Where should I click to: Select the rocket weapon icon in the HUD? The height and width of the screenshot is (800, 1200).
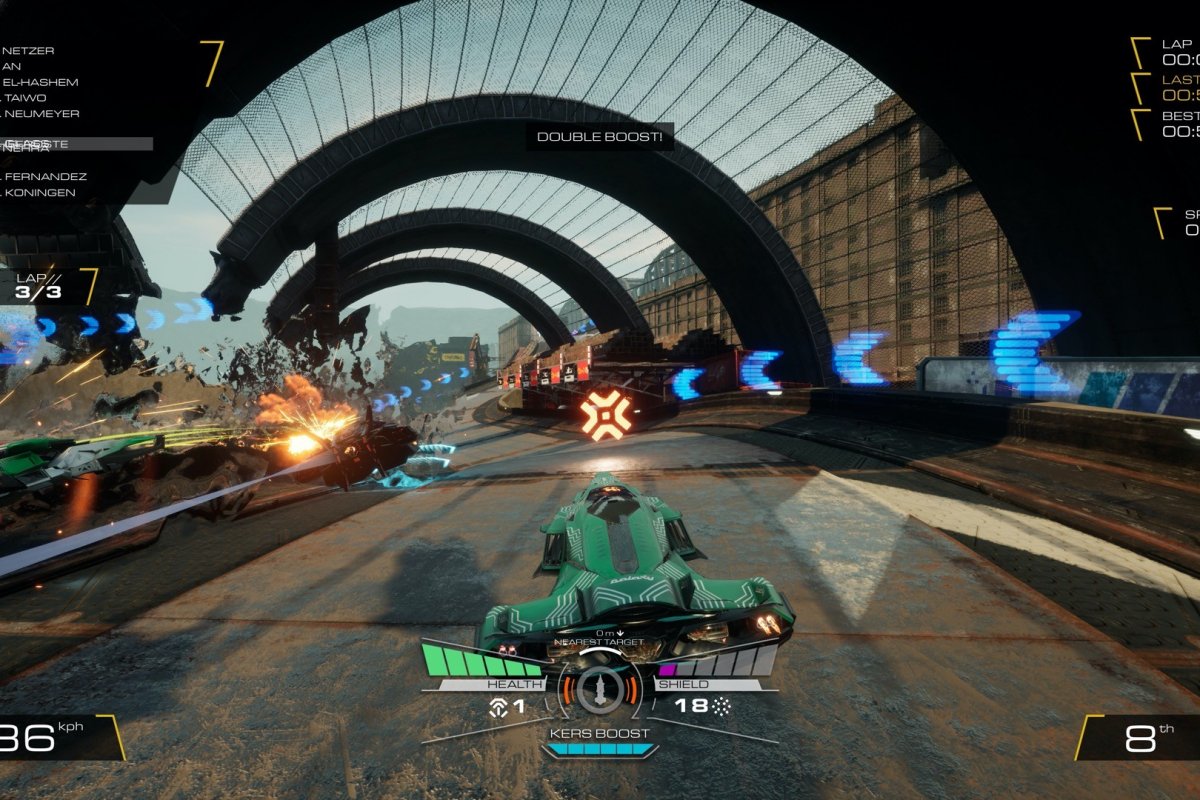tap(600, 689)
